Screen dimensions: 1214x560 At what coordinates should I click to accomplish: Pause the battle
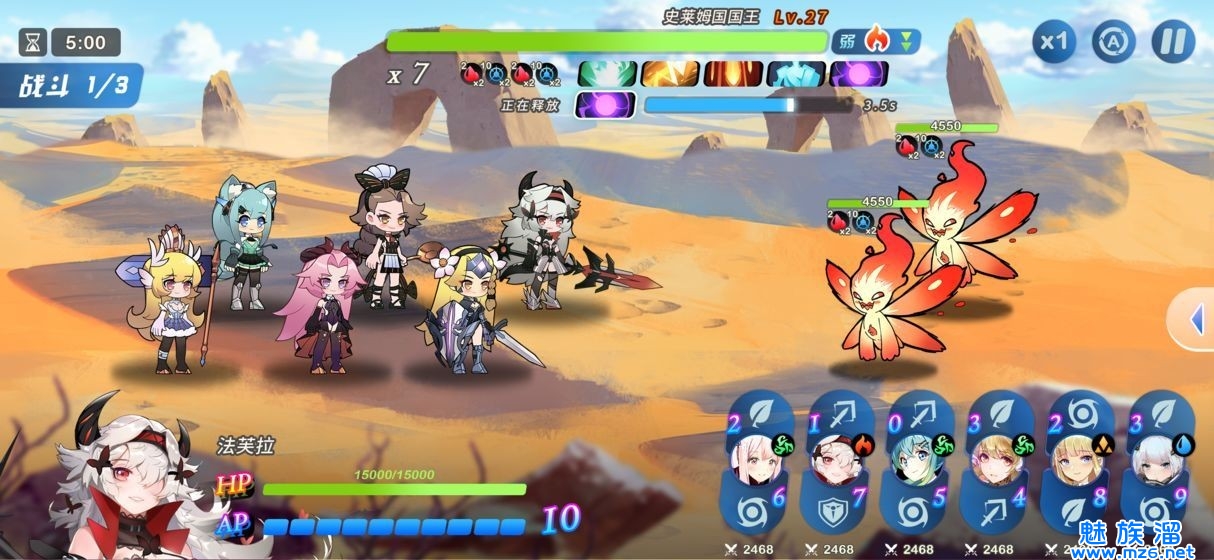pyautogui.click(x=1173, y=42)
